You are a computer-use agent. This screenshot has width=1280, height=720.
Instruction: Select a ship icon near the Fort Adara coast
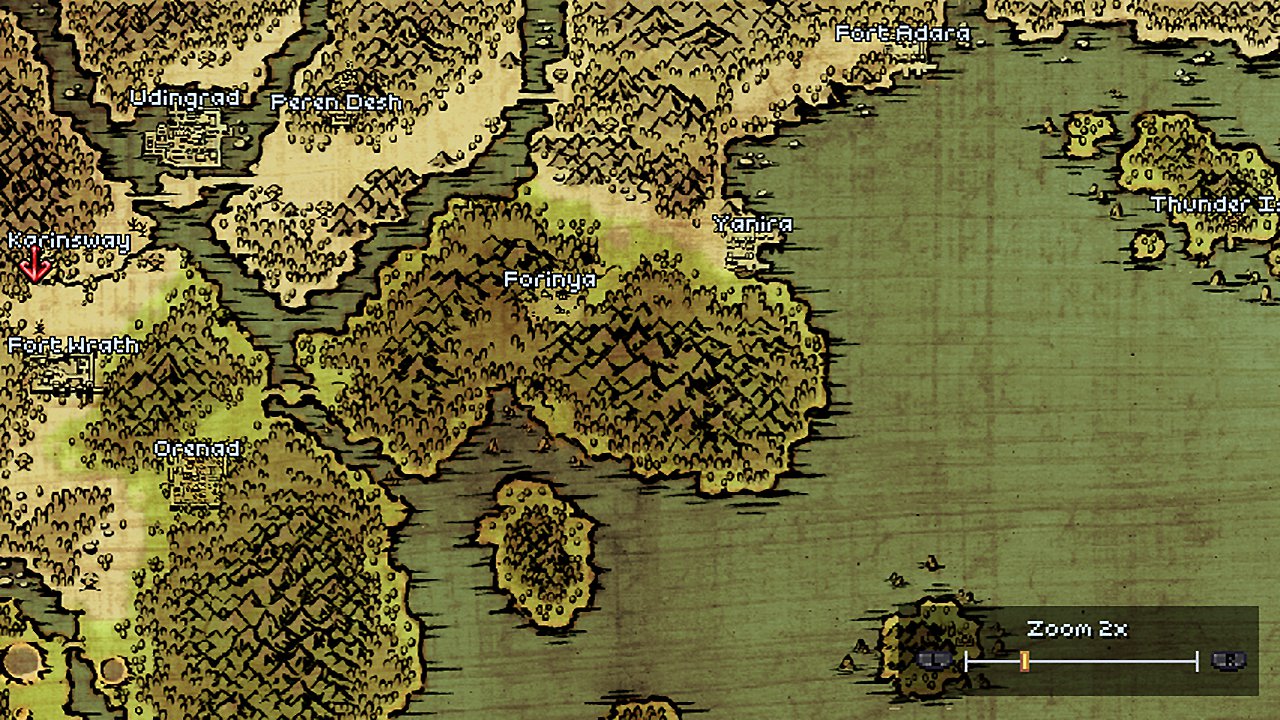[x=980, y=42]
